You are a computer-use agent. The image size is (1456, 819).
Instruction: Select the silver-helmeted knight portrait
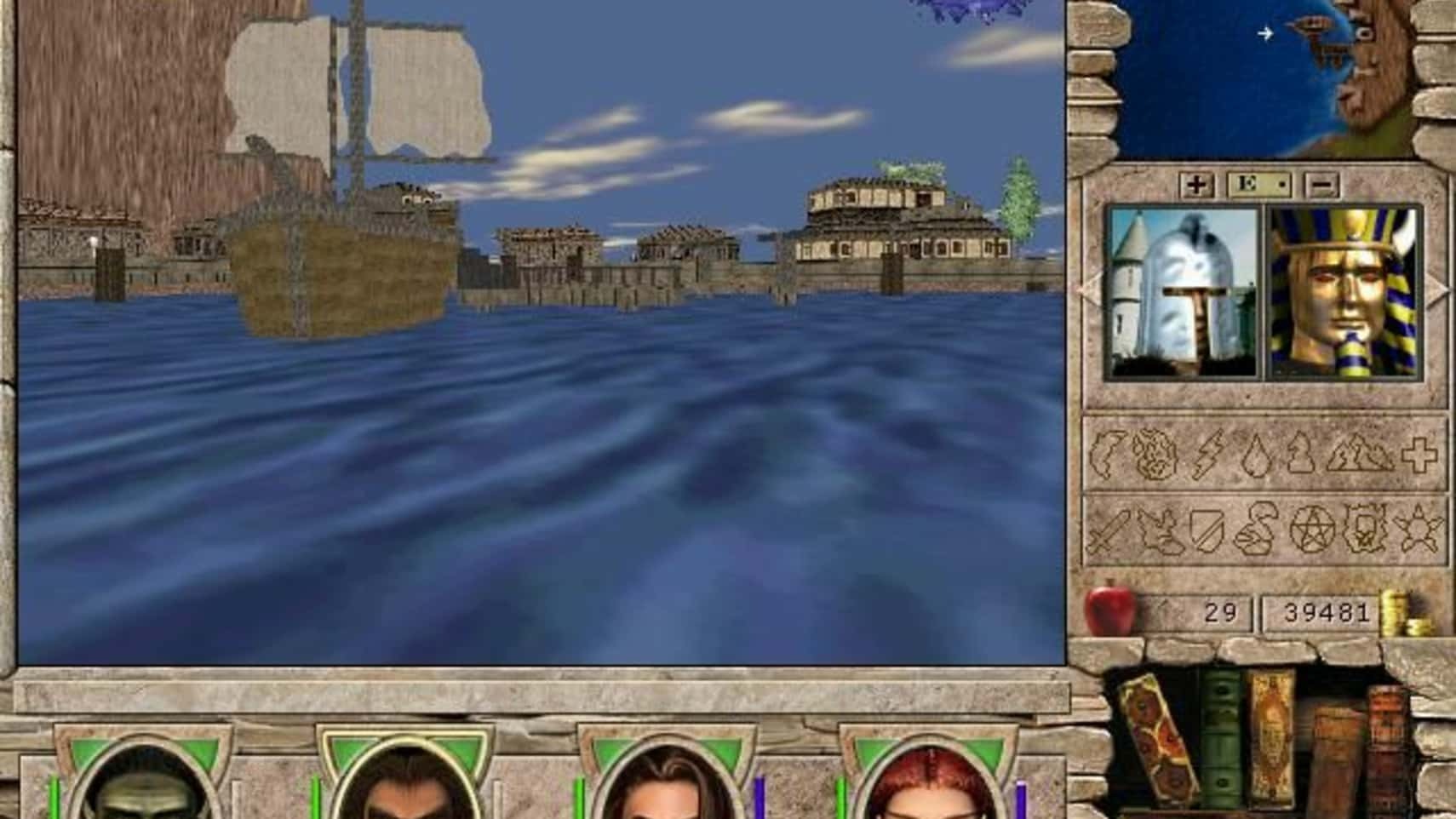click(x=1183, y=292)
